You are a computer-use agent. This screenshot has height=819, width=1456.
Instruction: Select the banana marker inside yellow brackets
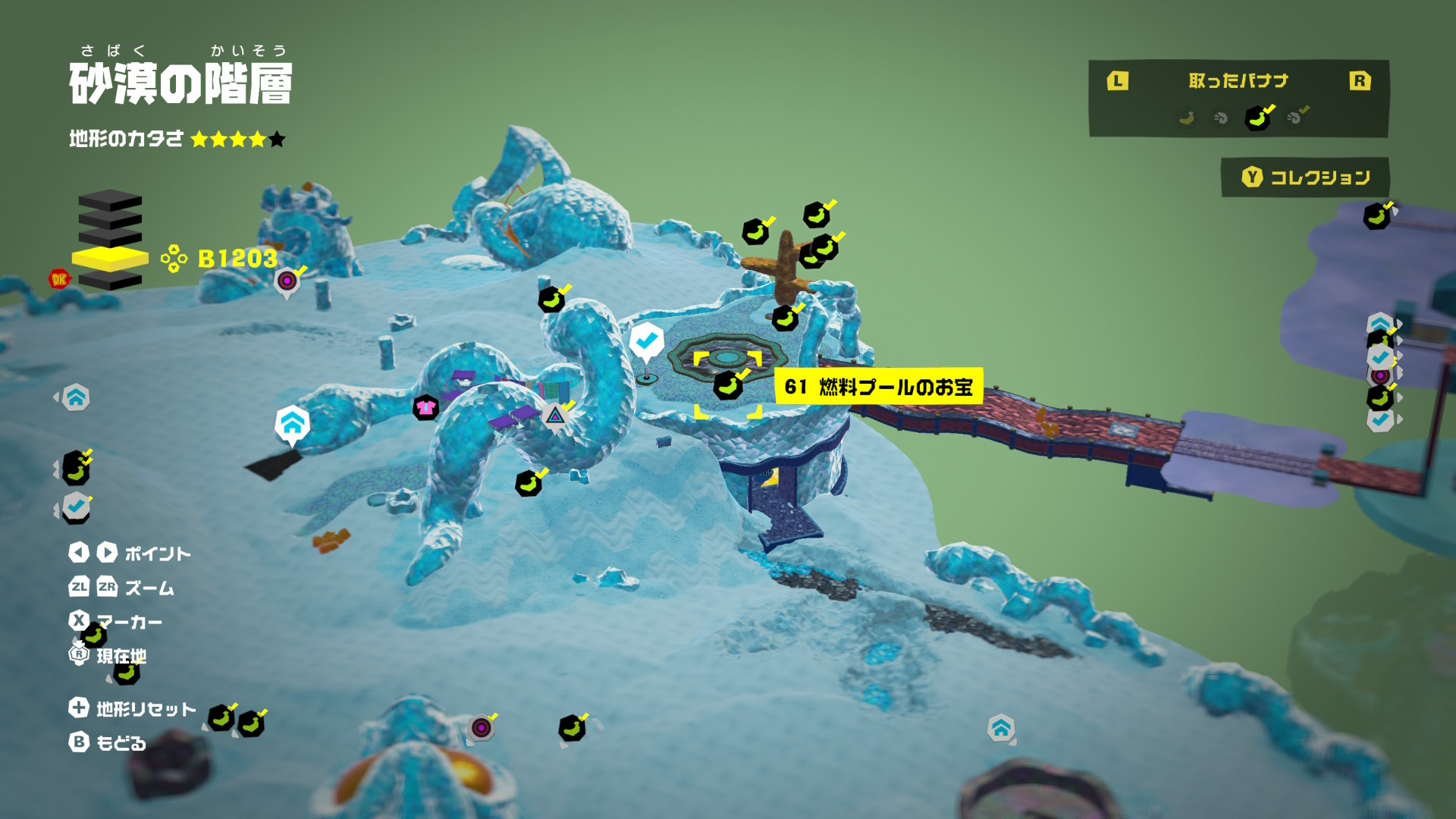coord(728,385)
